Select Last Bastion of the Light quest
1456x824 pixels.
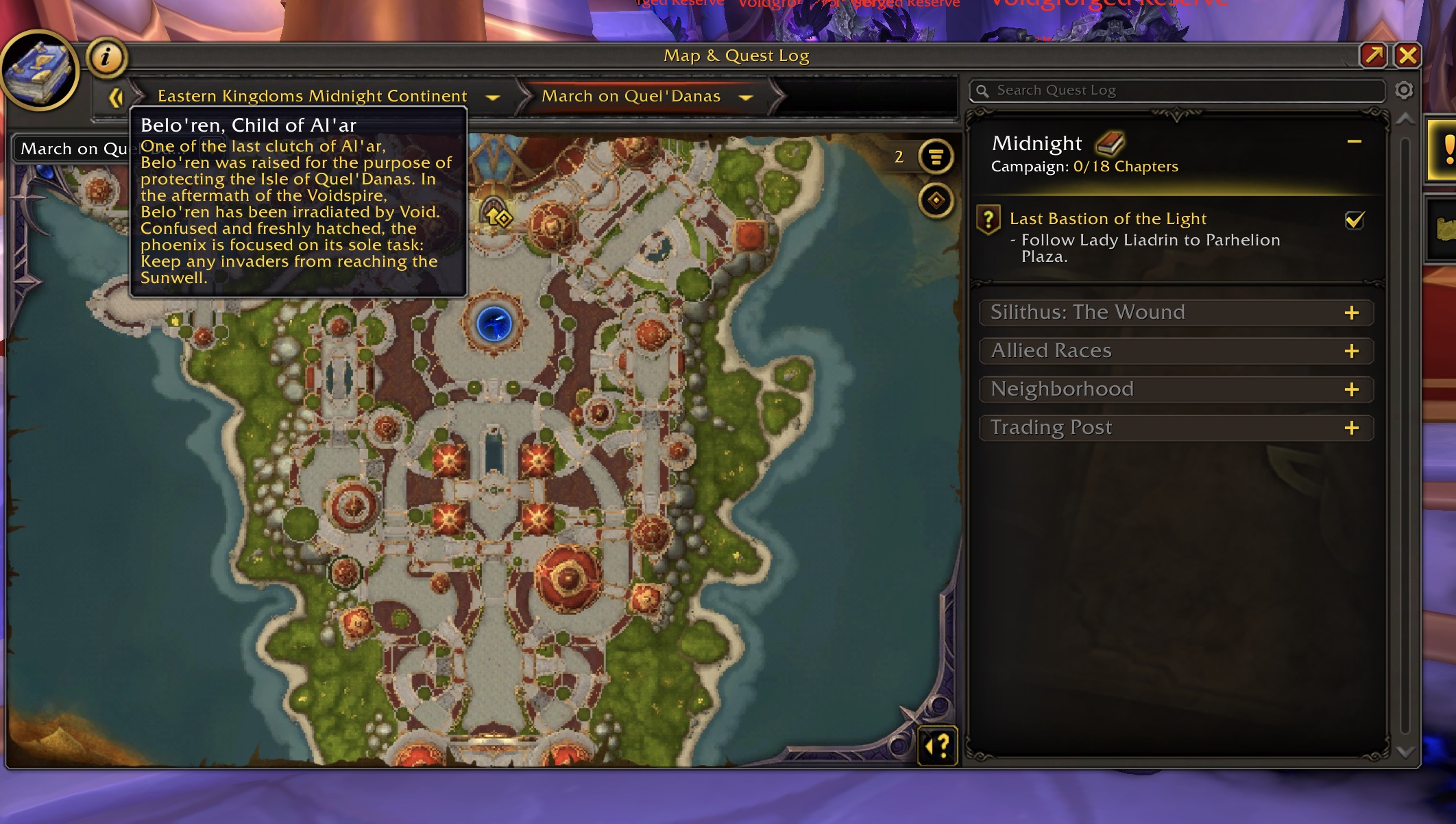1108,219
